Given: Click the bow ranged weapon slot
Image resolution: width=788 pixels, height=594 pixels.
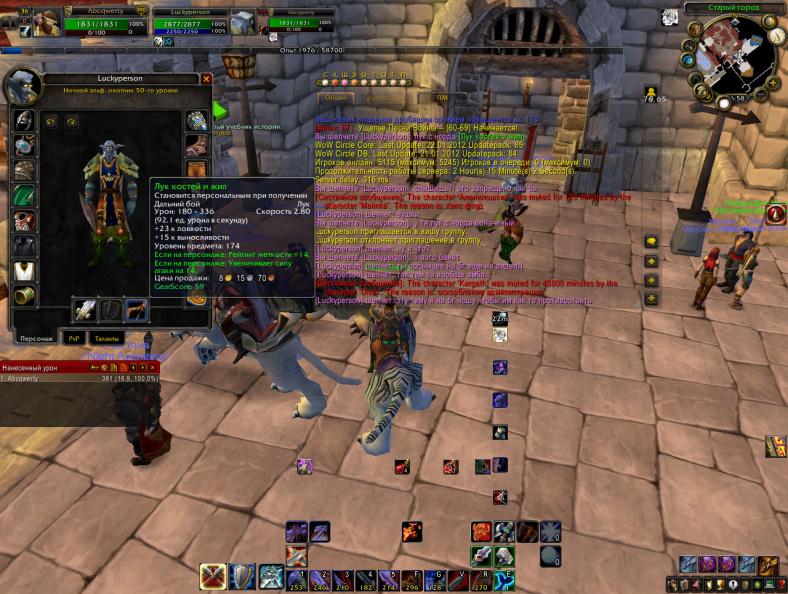Looking at the screenshot, I should tap(135, 310).
